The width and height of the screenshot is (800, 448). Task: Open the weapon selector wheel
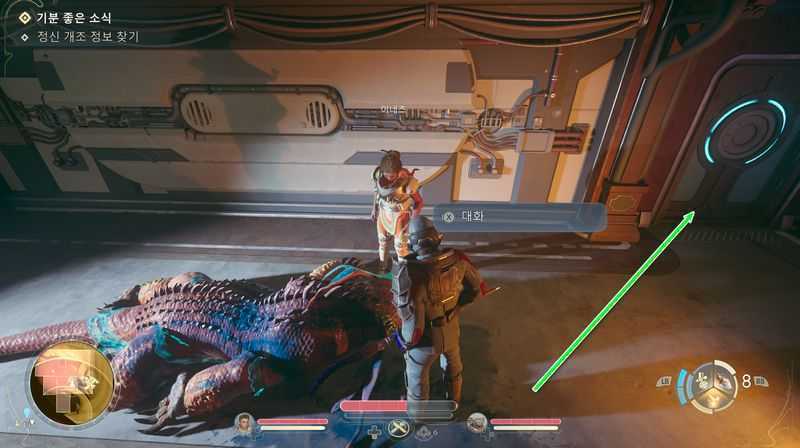(717, 384)
